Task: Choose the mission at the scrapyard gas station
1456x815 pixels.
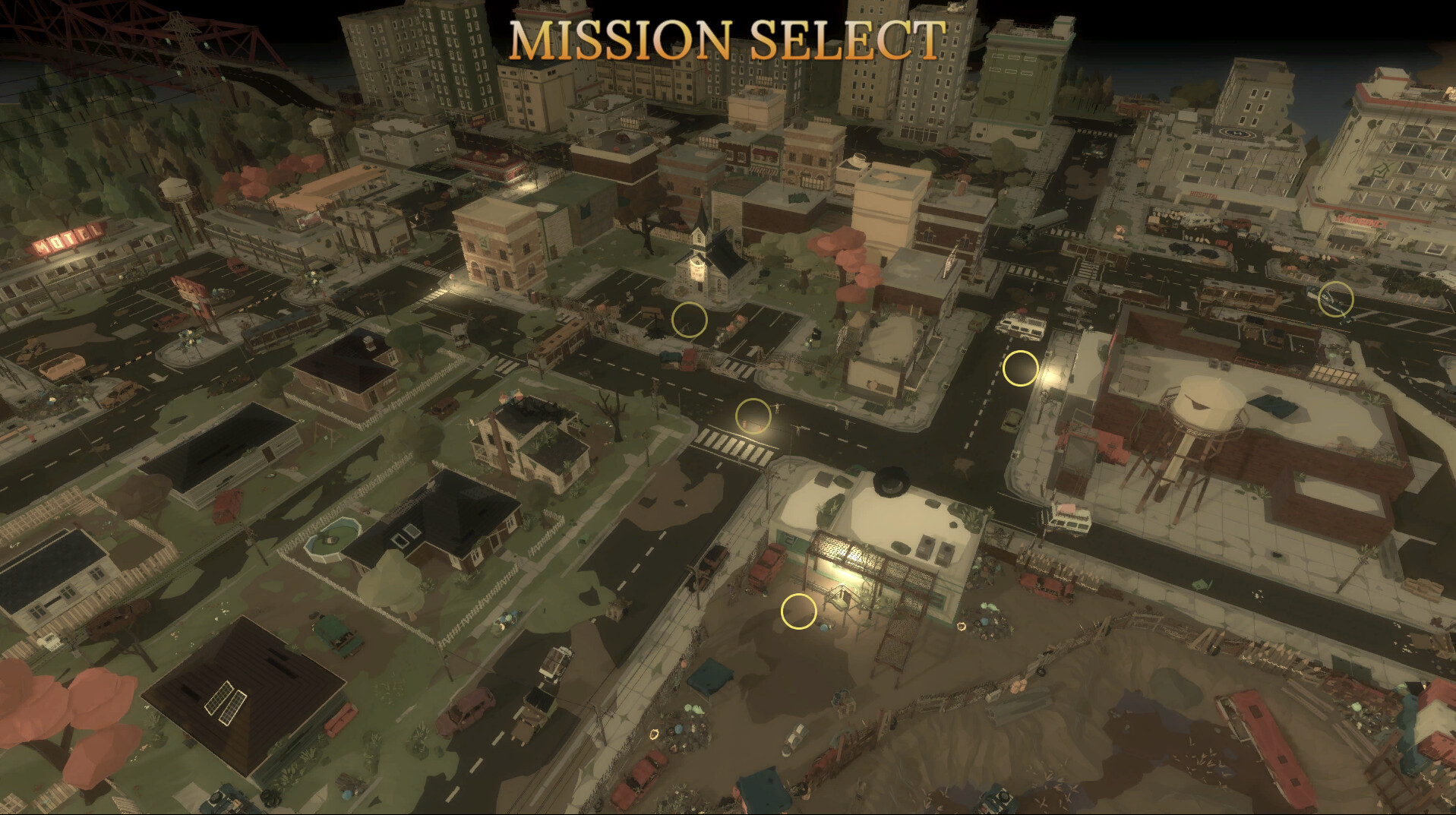Action: tap(797, 610)
